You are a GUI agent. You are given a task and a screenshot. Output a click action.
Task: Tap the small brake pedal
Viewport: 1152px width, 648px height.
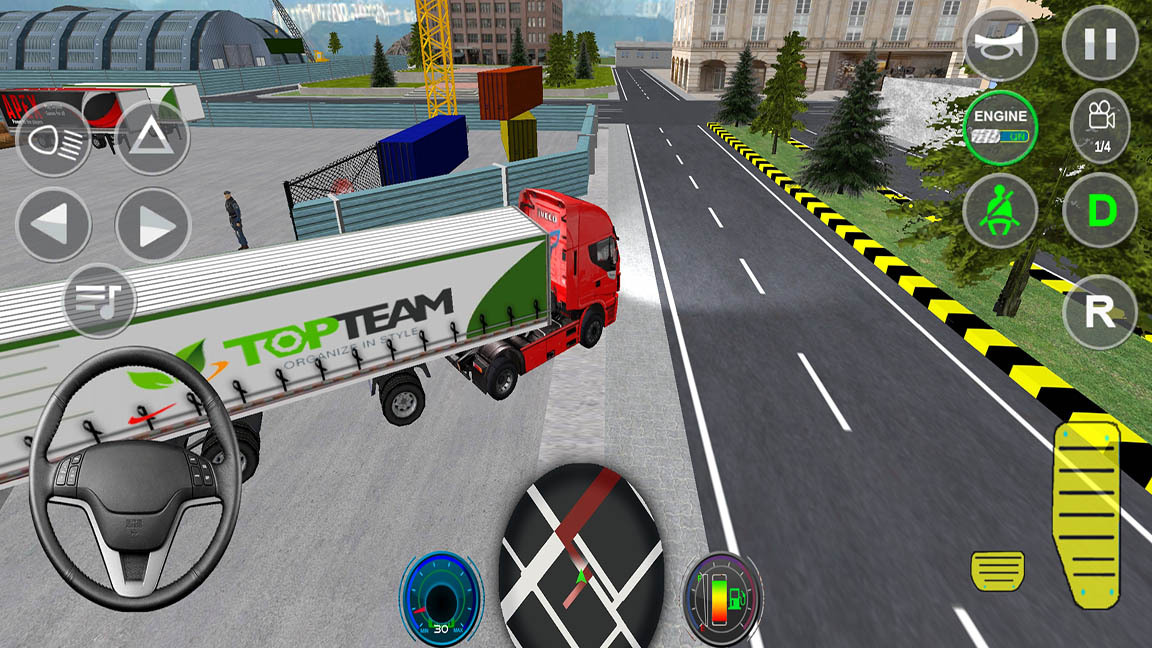coord(997,570)
